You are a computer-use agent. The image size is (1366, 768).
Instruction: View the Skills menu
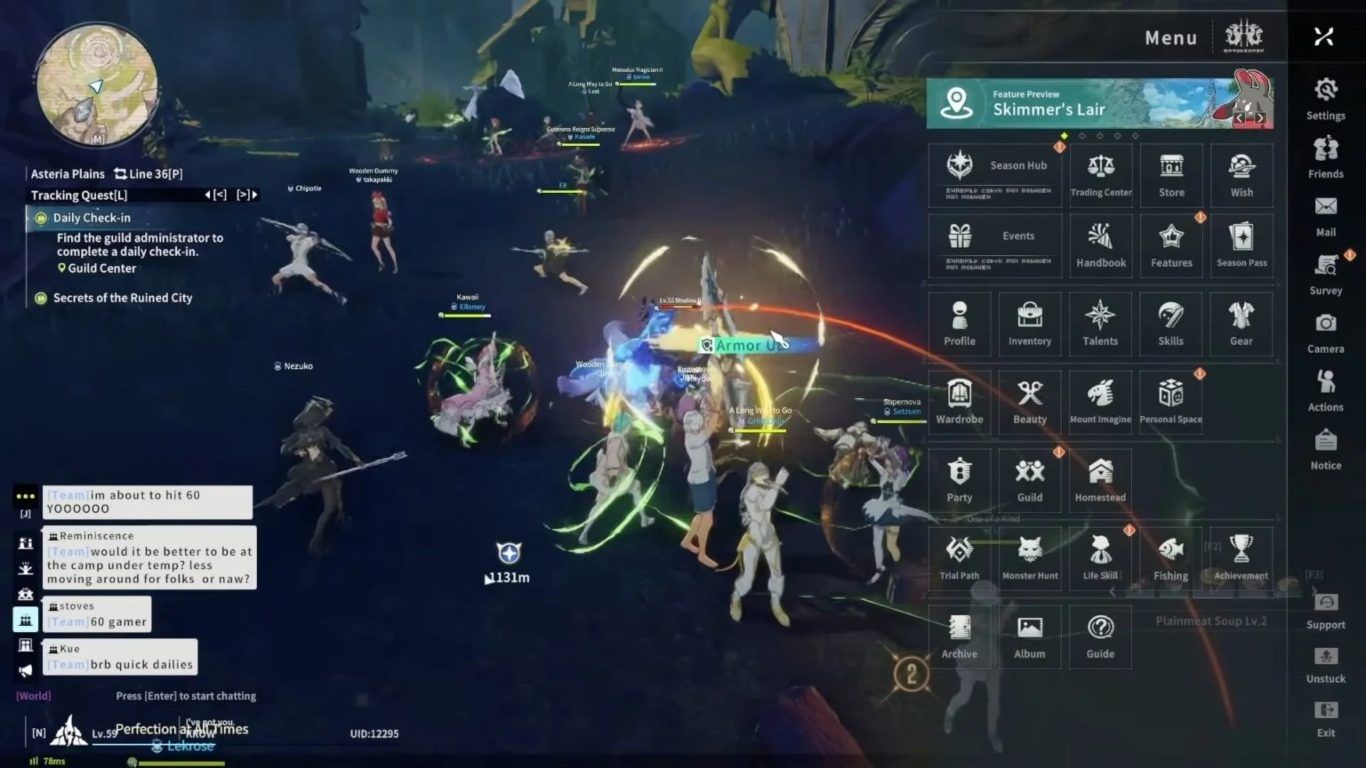tap(1171, 324)
